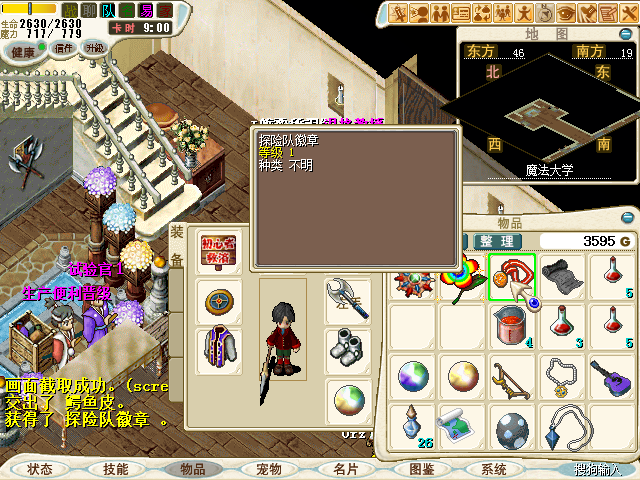The image size is (640, 480).
Task: Click the 整理 sort items button
Action: pos(496,241)
